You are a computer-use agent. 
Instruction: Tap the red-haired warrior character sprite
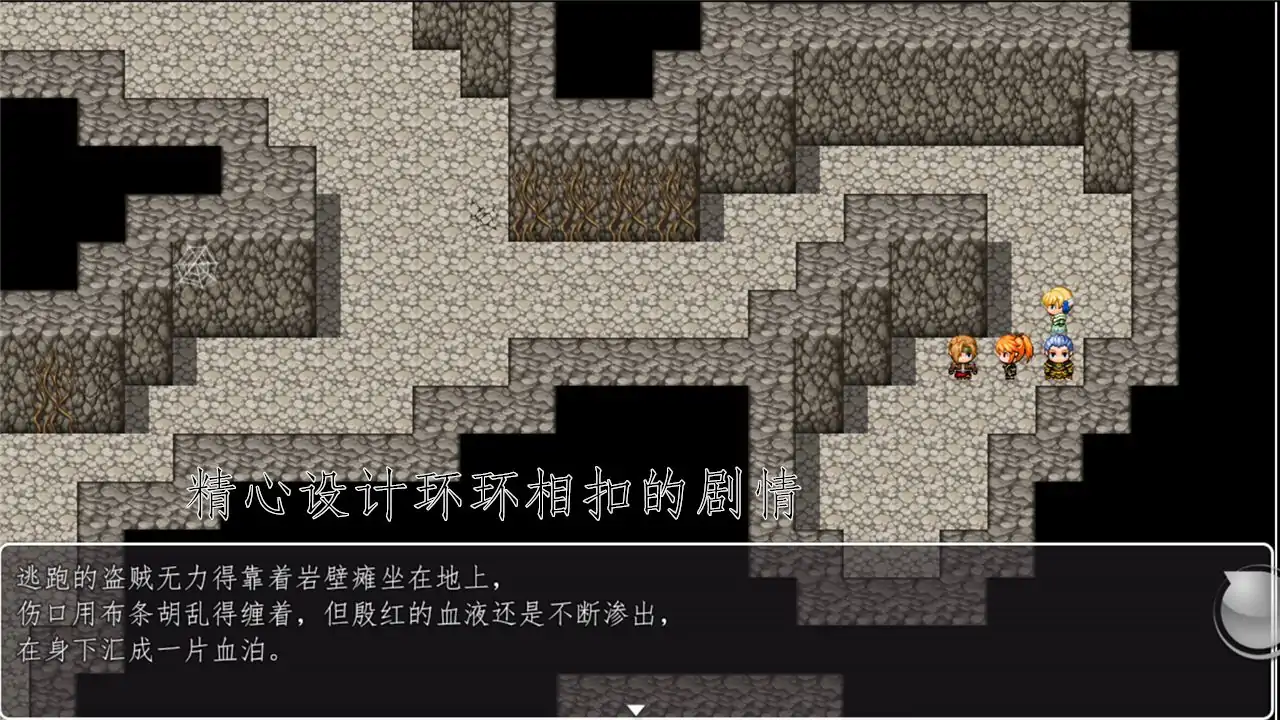pyautogui.click(x=962, y=360)
